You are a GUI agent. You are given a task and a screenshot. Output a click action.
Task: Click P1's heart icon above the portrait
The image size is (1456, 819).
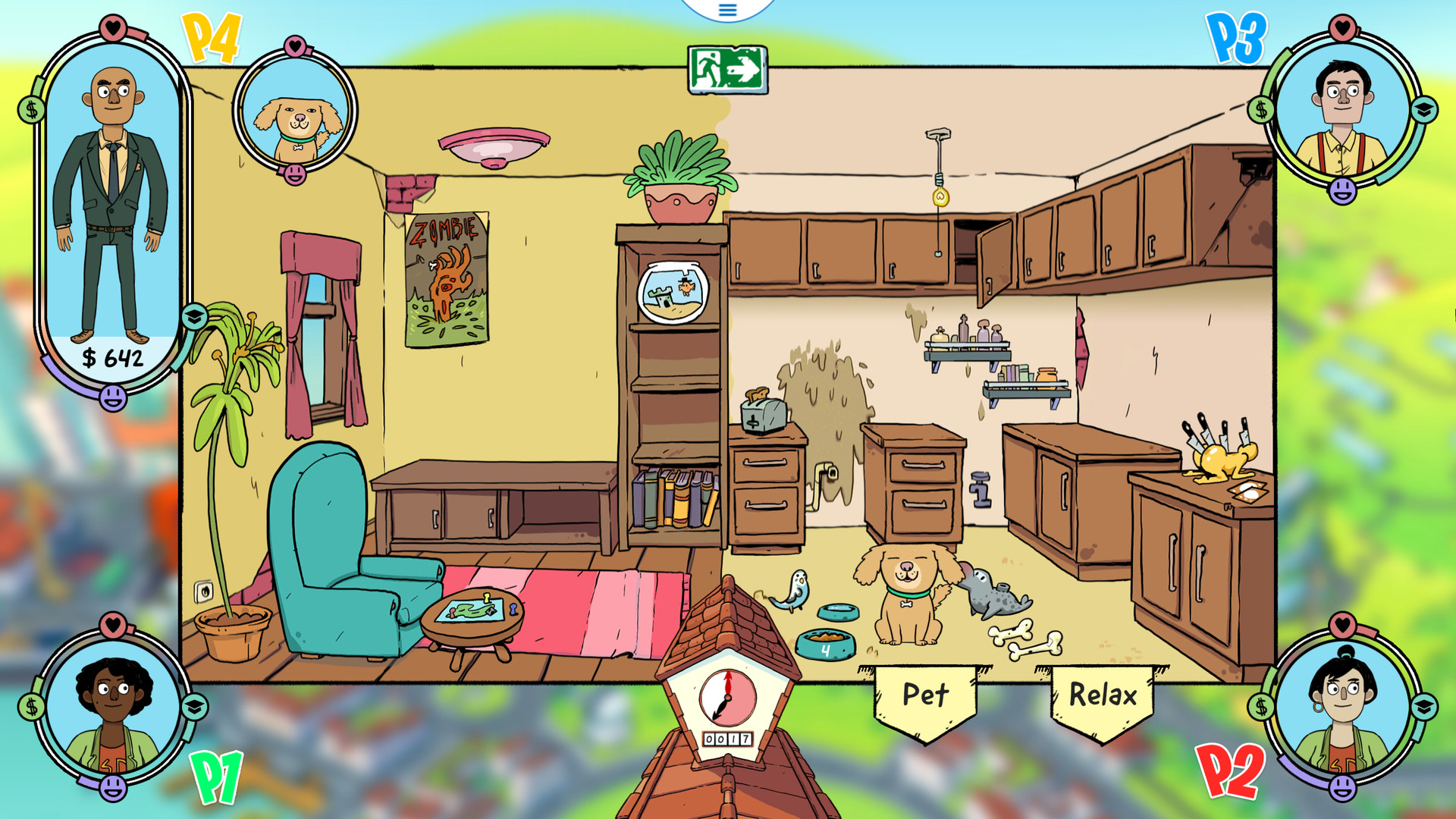113,626
